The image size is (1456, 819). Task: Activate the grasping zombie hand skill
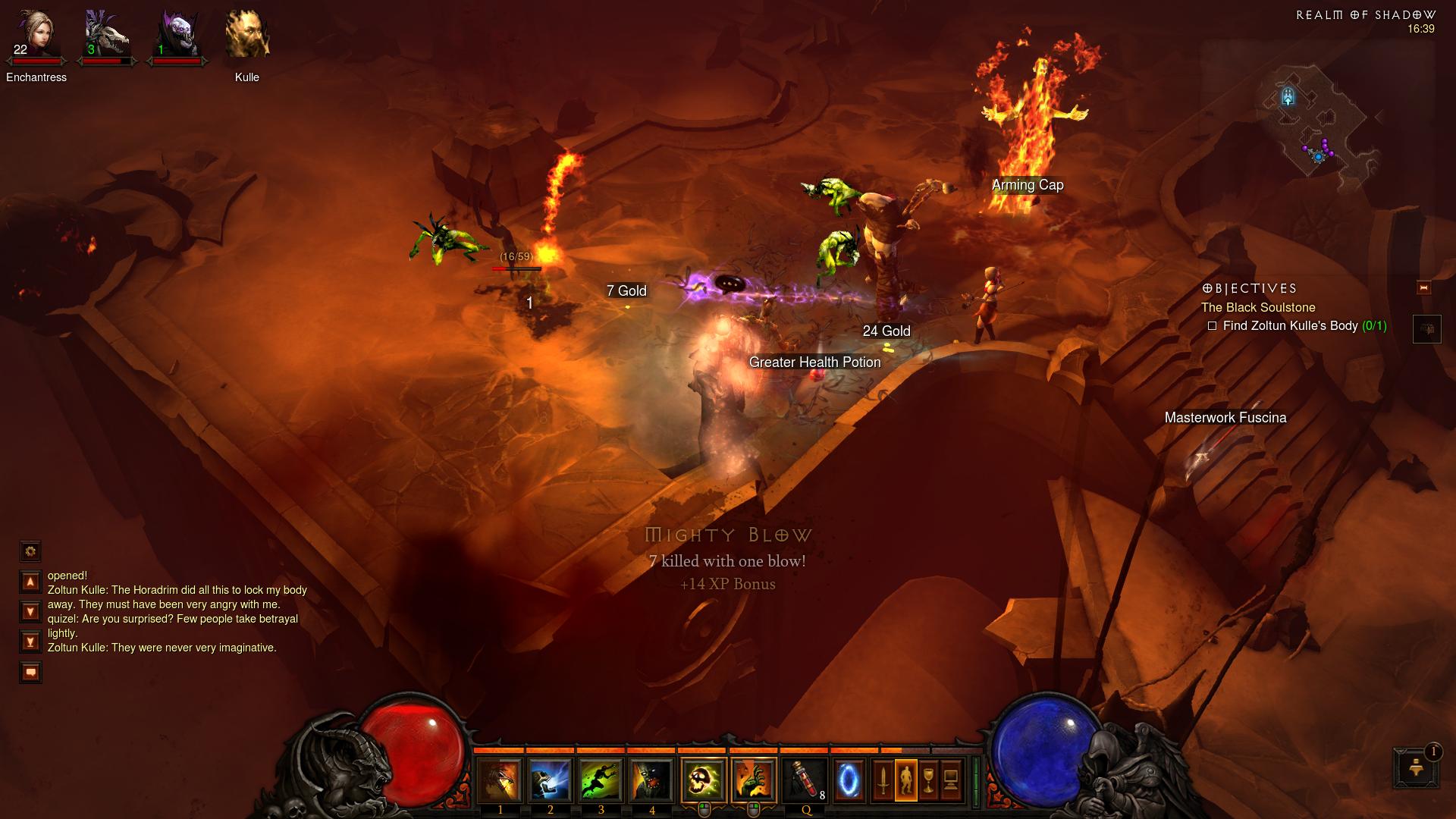pyautogui.click(x=754, y=780)
